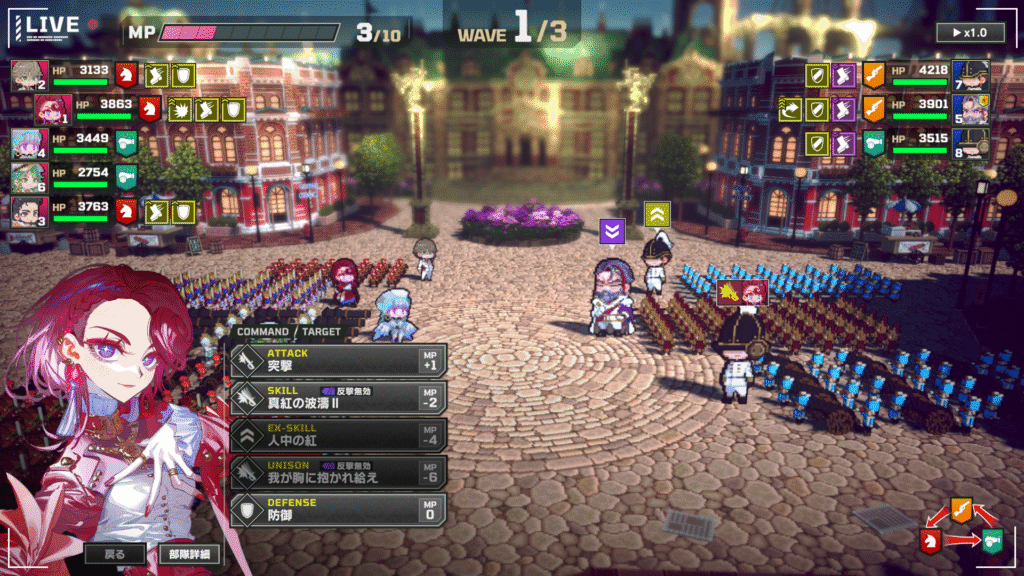Open the 部隊詳細 unit details
This screenshot has height=576, width=1024.
[189, 553]
